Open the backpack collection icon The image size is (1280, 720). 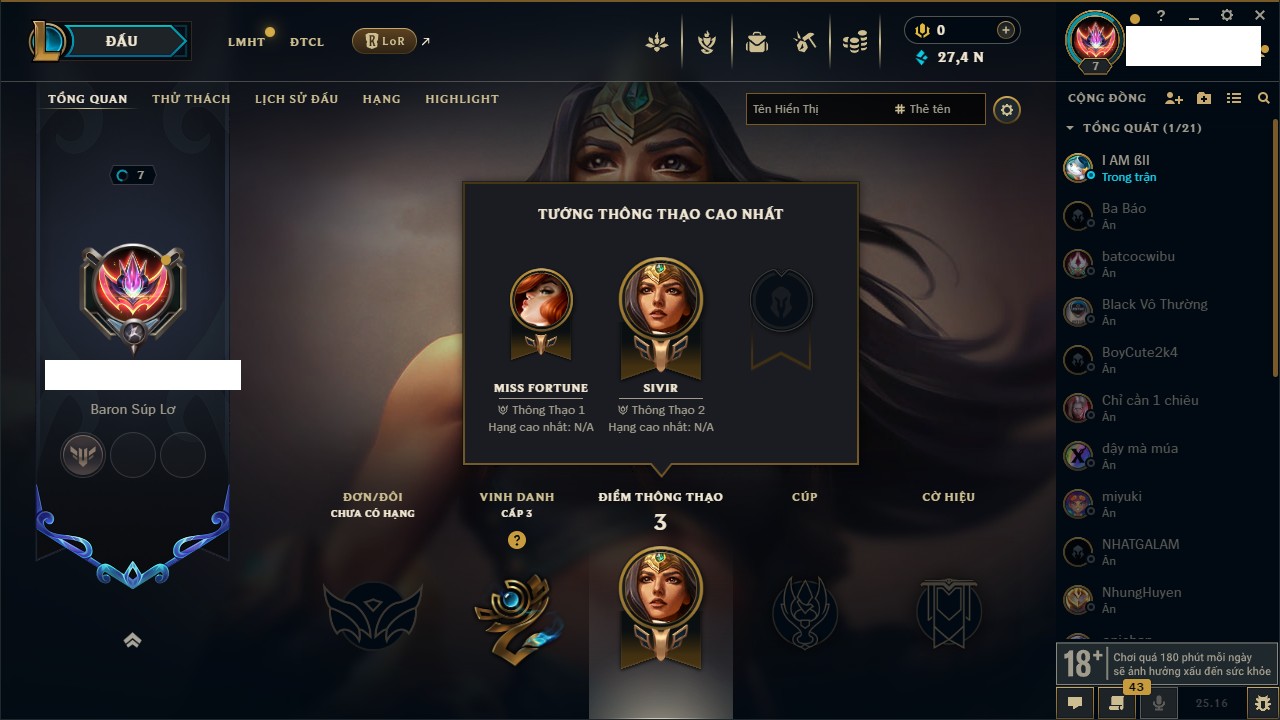[756, 42]
